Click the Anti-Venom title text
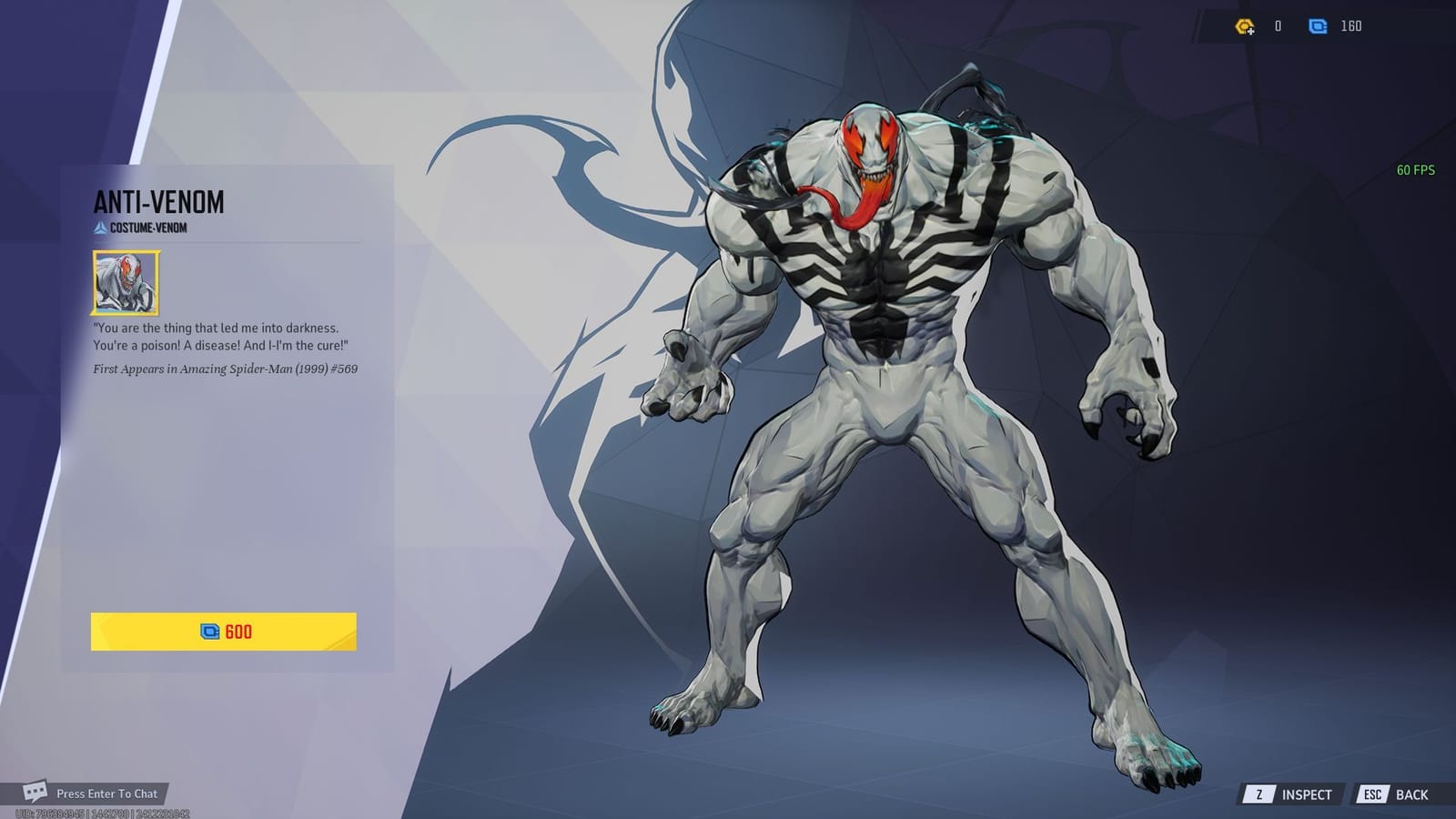The height and width of the screenshot is (819, 1456). (x=157, y=204)
